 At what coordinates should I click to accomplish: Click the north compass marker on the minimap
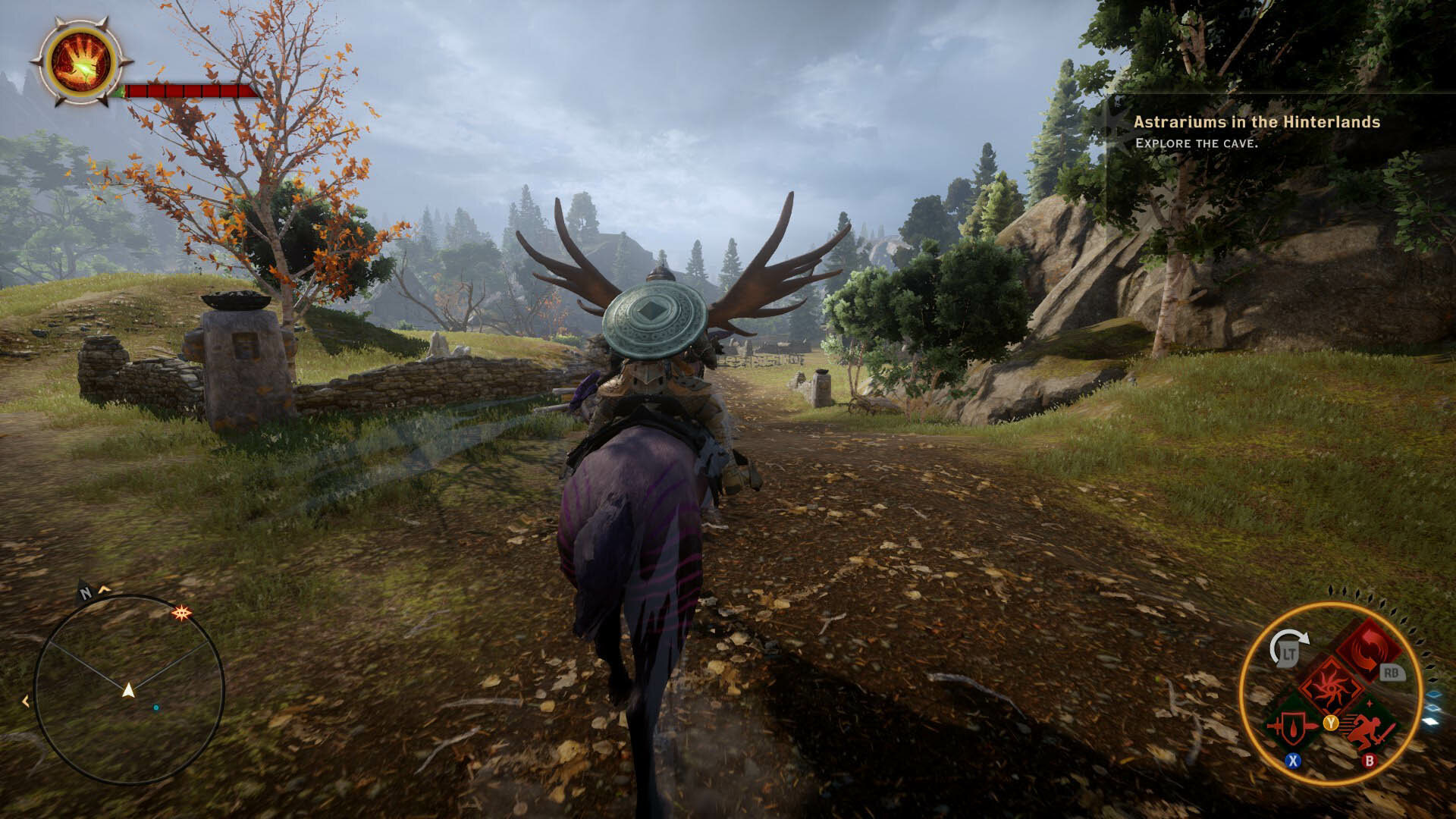[86, 593]
